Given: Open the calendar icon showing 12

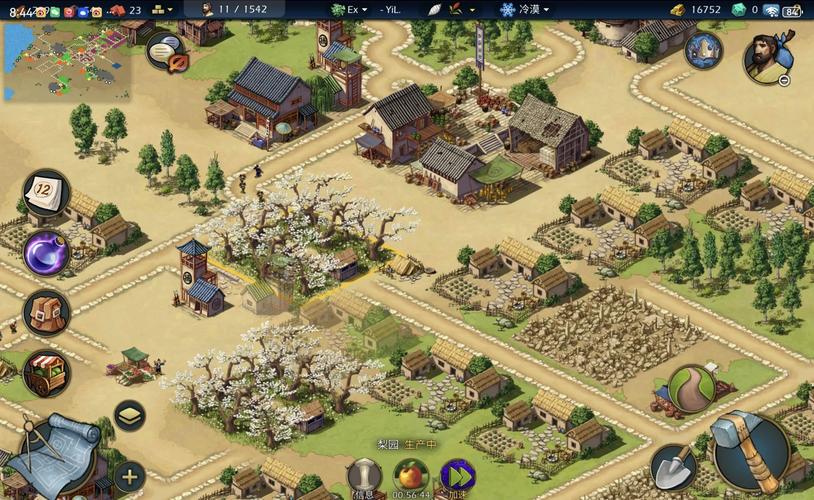Looking at the screenshot, I should 45,190.
